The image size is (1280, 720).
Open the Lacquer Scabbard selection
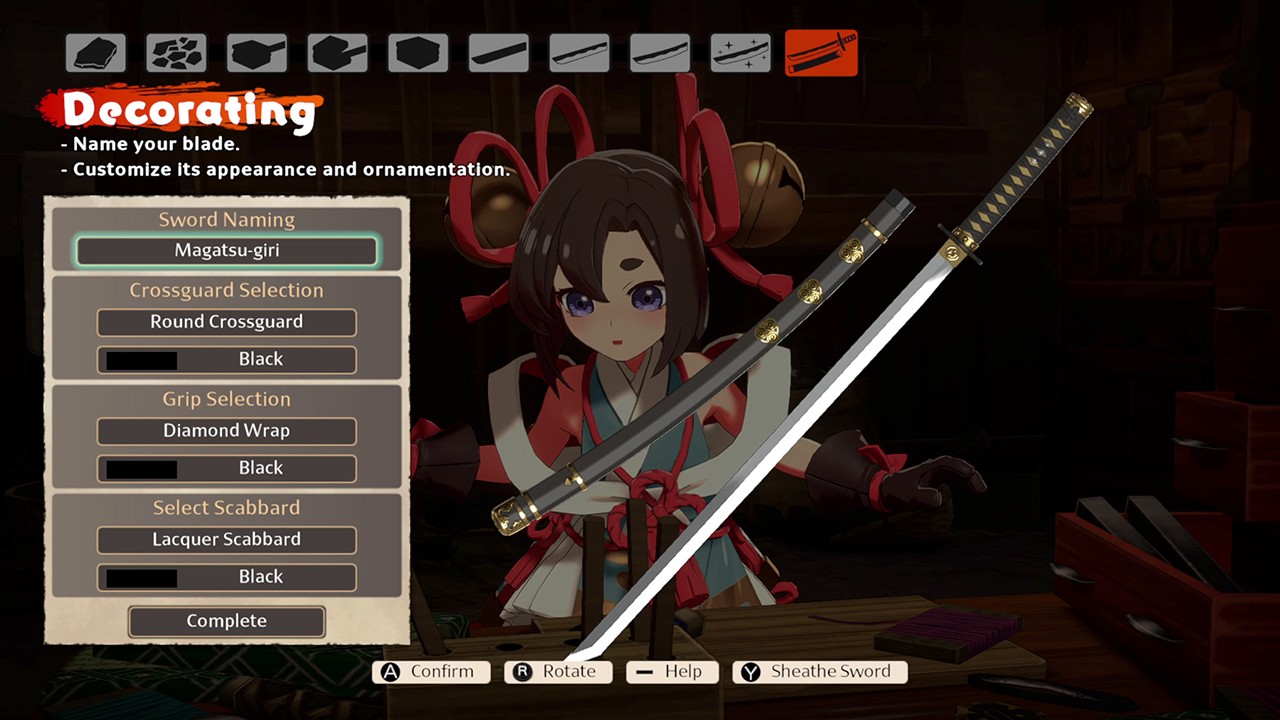click(x=227, y=540)
